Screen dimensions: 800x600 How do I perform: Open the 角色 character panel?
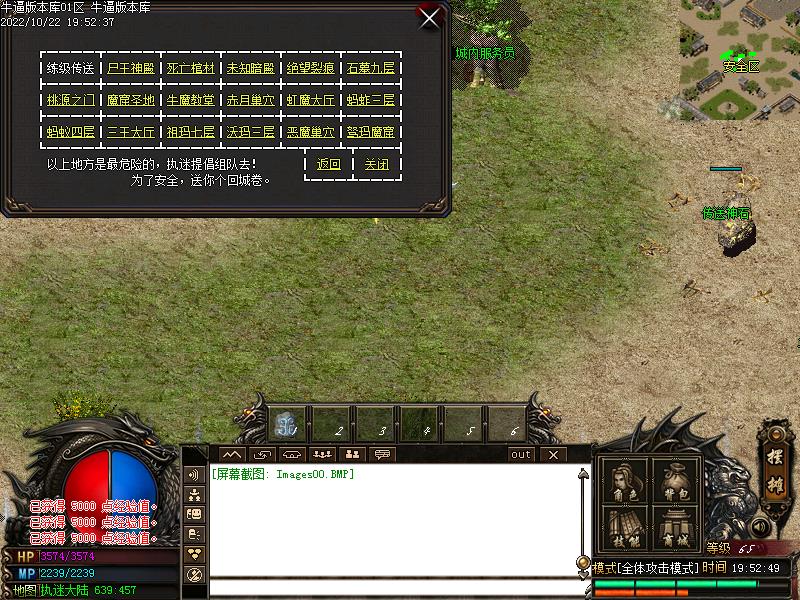[x=623, y=481]
